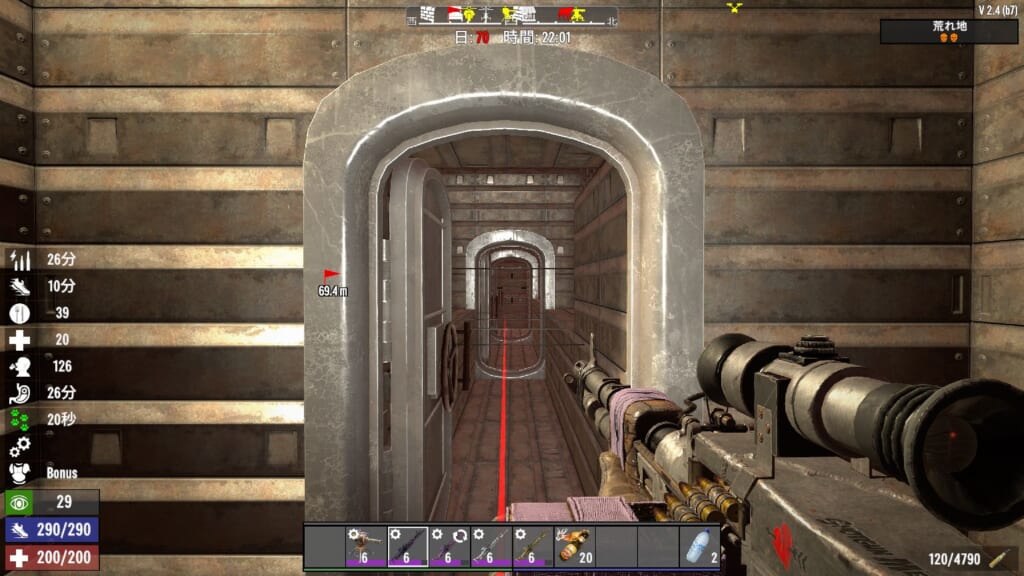Click the fork and knife food icon

(20, 313)
